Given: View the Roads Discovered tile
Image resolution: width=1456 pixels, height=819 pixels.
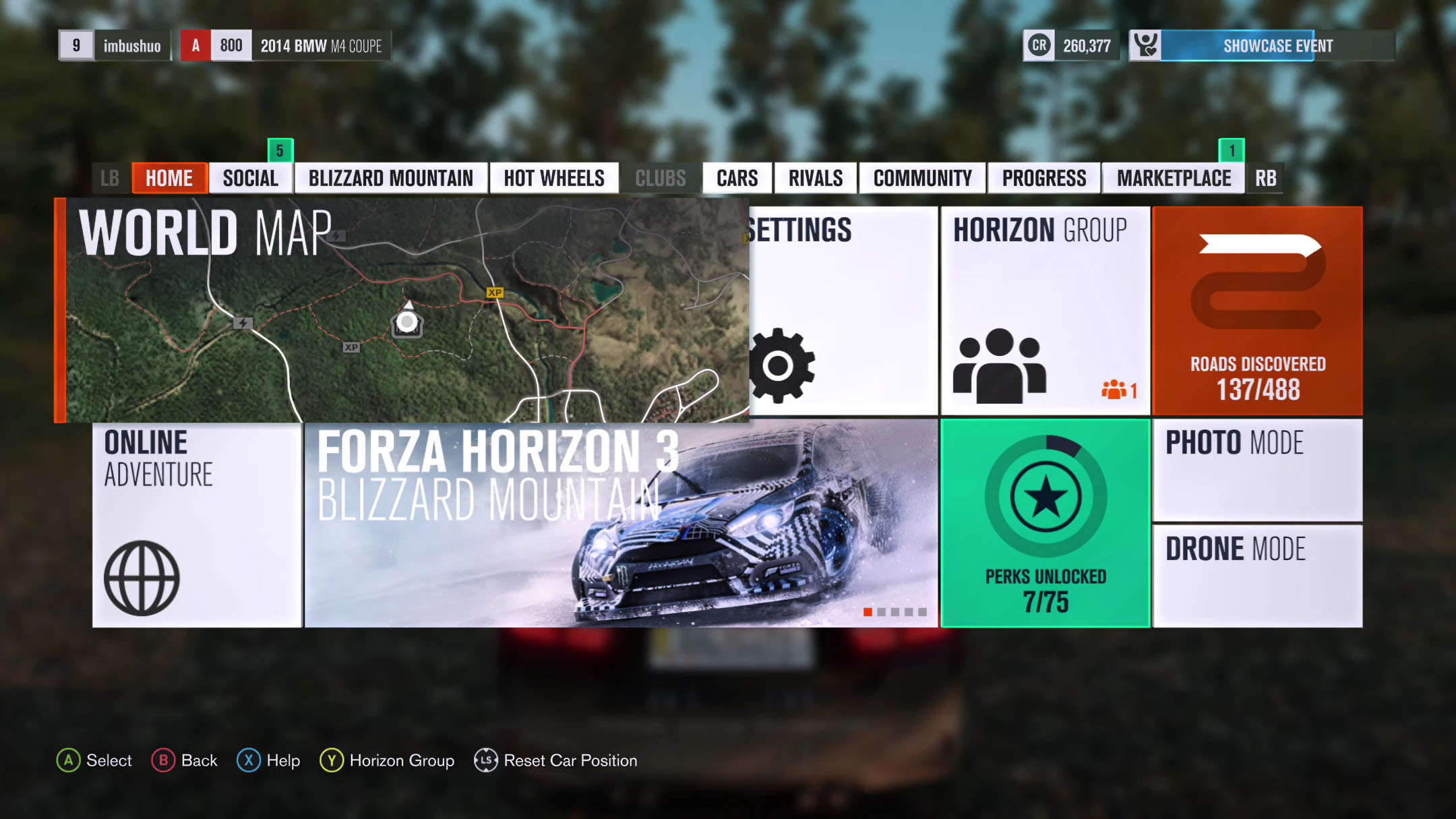Looking at the screenshot, I should (1257, 310).
